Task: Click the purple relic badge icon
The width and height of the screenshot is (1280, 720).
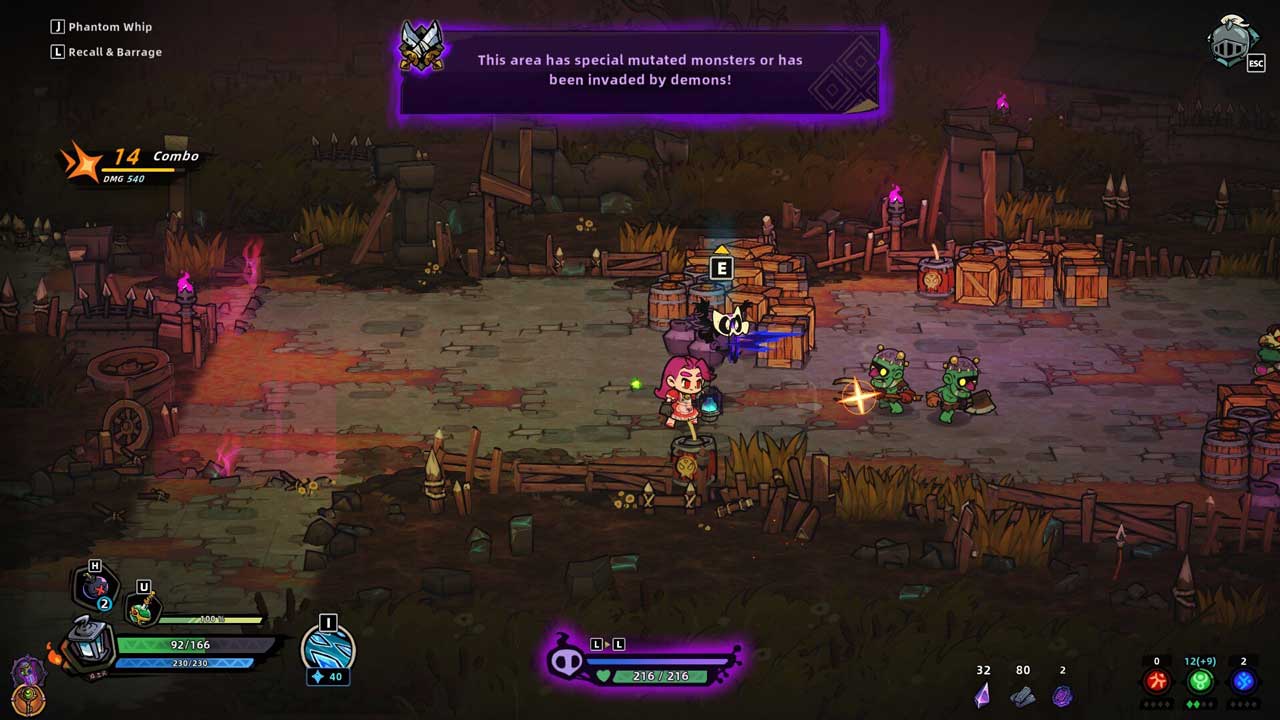Action: [x=27, y=671]
